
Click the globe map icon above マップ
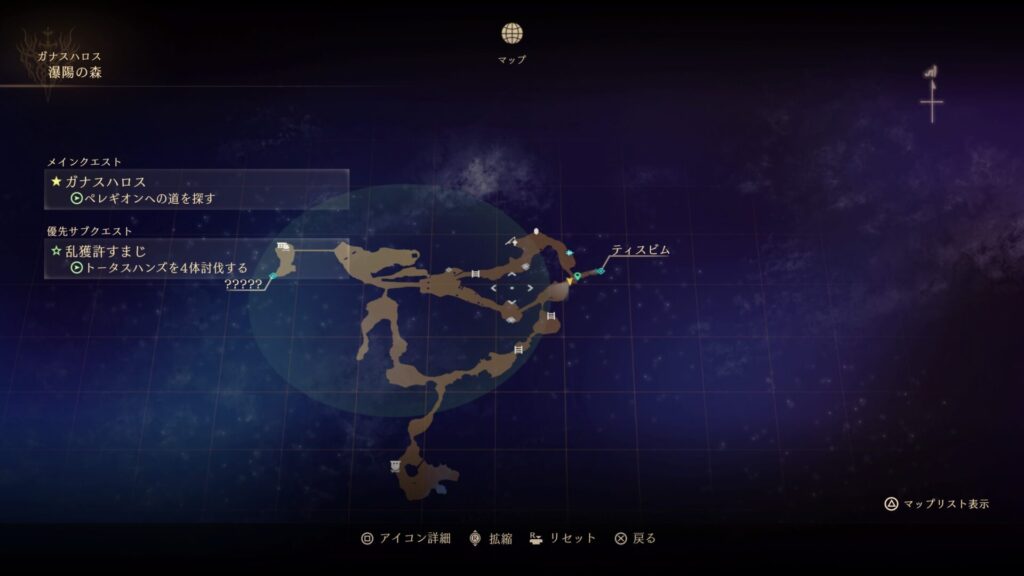[x=512, y=33]
